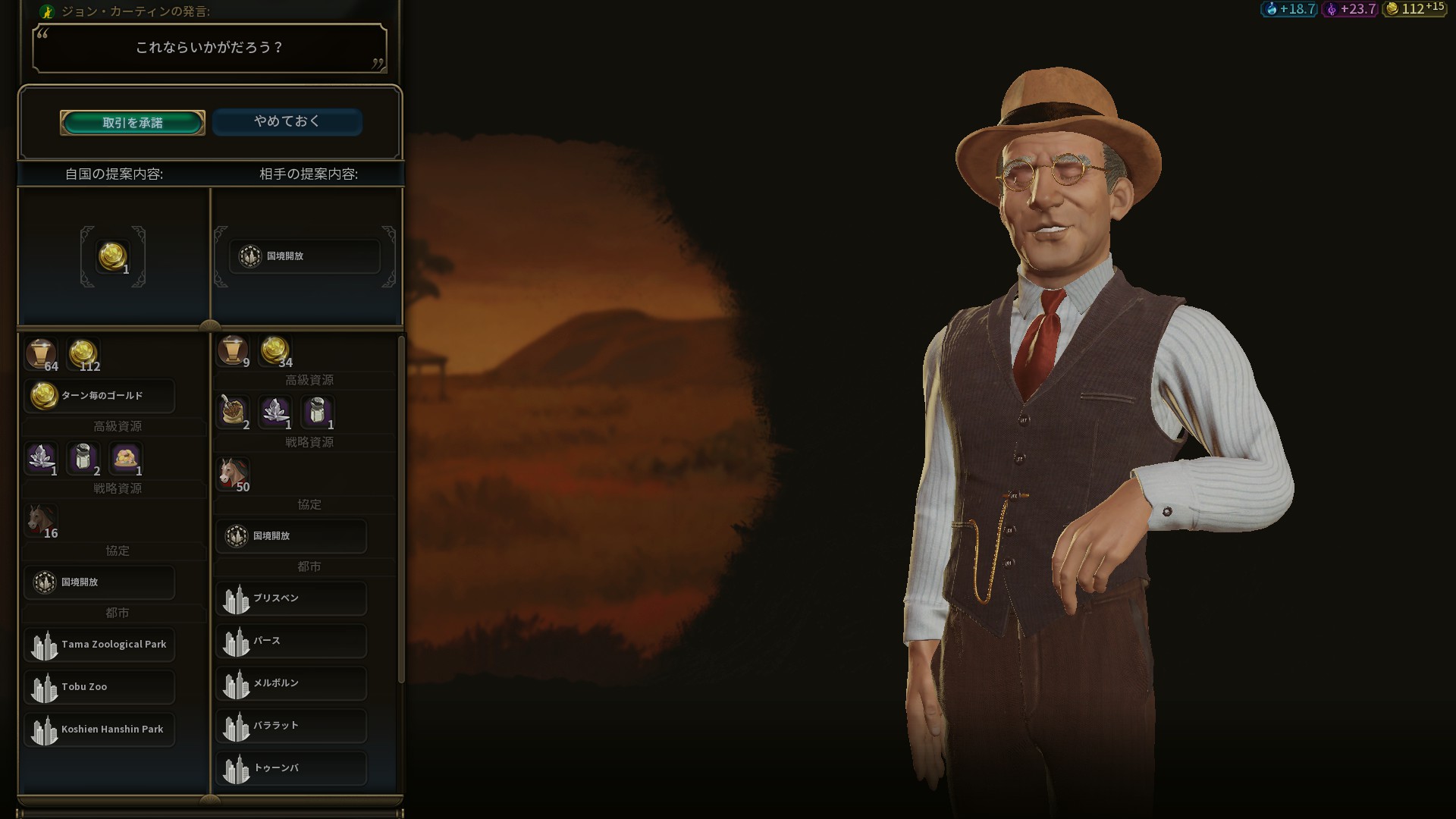Request the city メルボルン
This screenshot has height=819, width=1456.
coord(291,683)
